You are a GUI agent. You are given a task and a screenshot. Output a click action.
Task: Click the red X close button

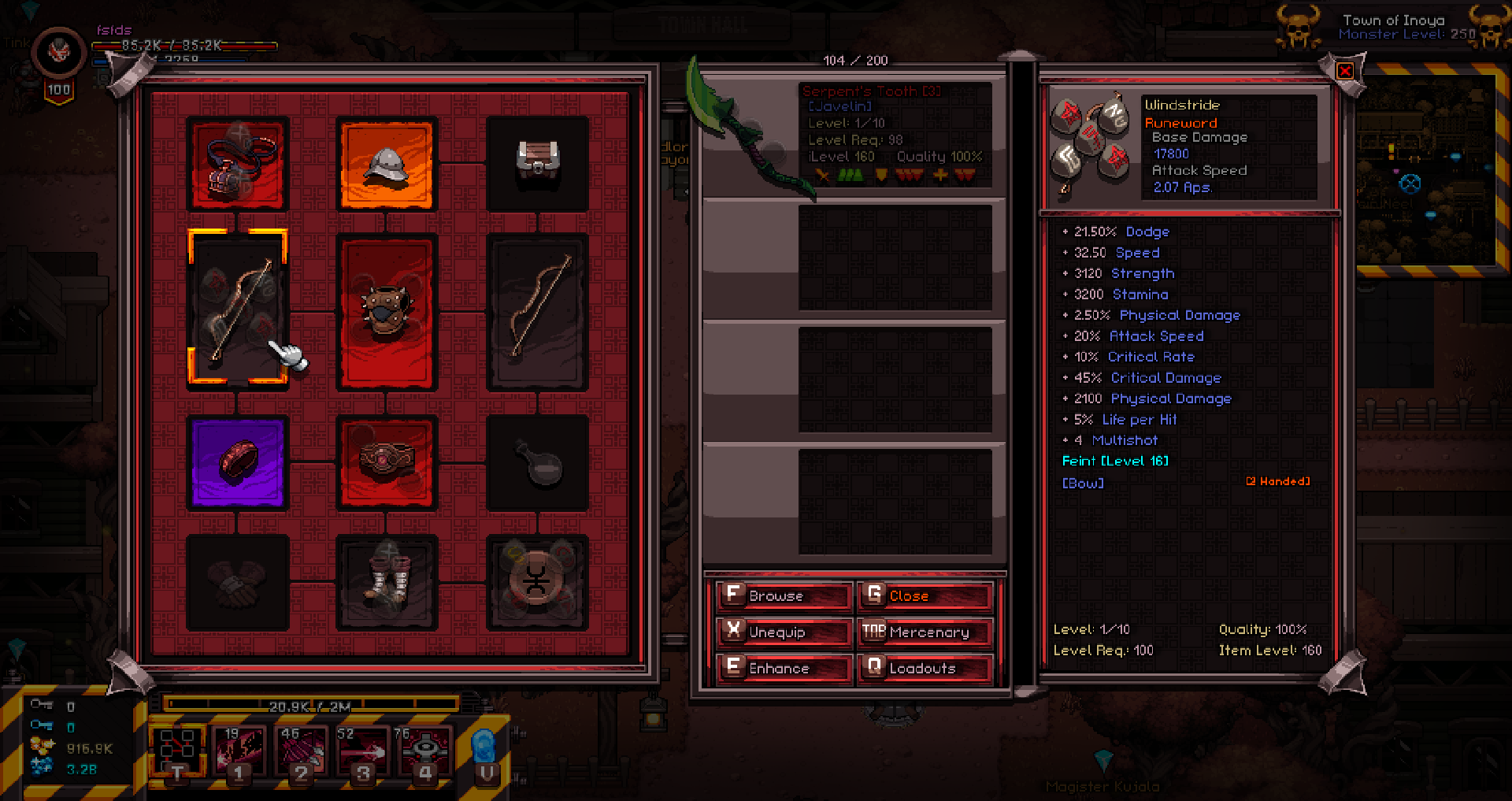(1345, 71)
